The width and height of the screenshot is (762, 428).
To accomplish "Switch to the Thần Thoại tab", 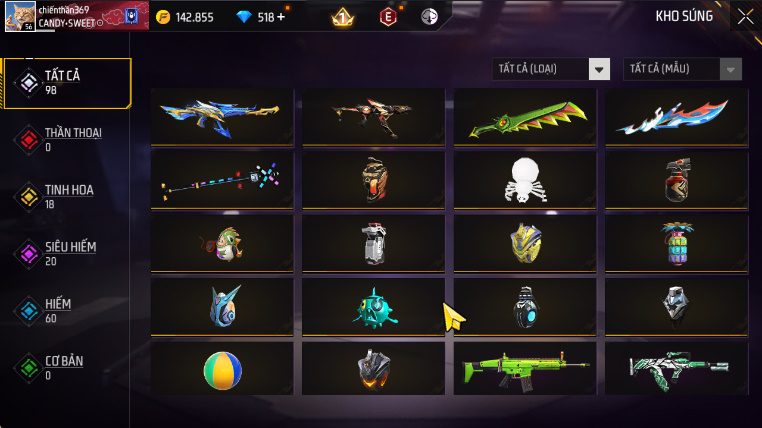I will [68, 139].
